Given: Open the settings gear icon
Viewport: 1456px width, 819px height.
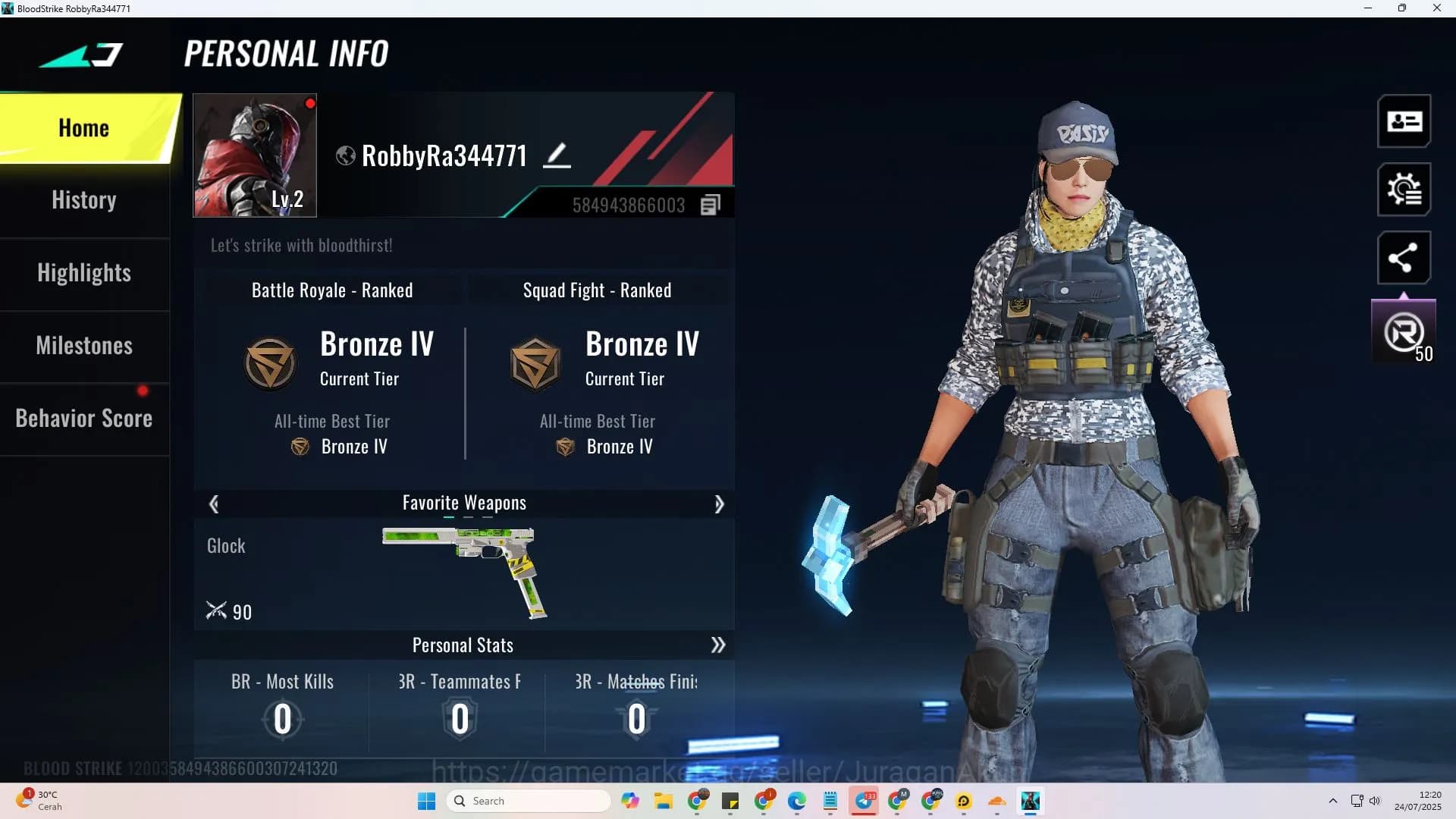Looking at the screenshot, I should pyautogui.click(x=1404, y=190).
